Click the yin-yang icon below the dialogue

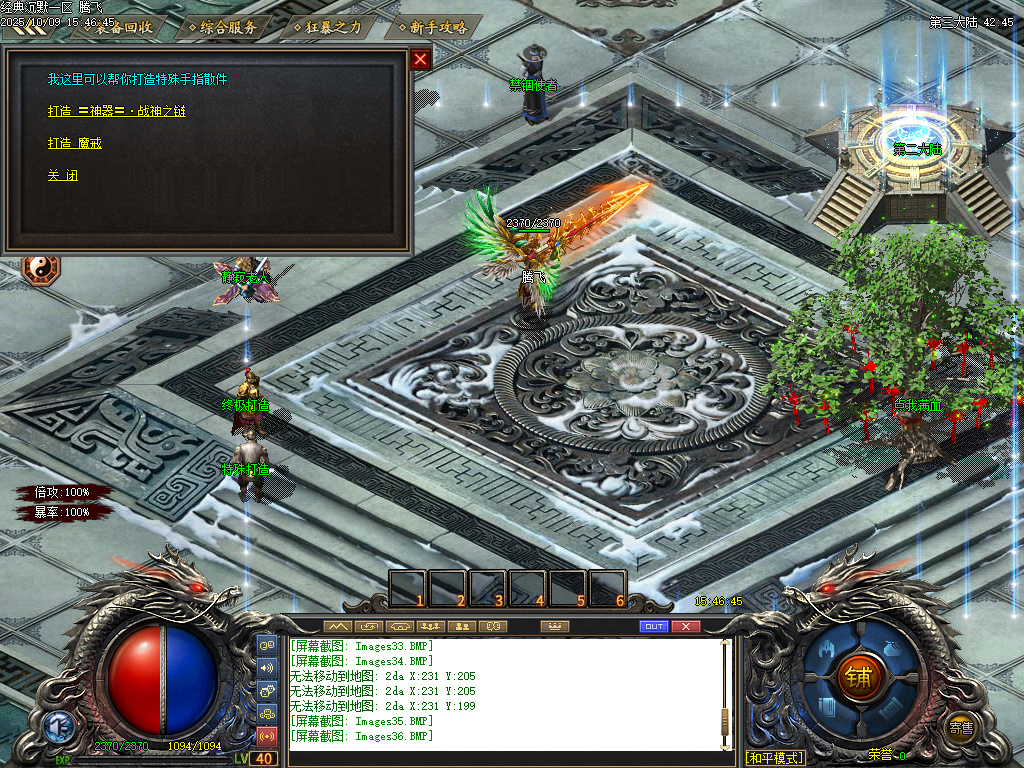coord(41,267)
